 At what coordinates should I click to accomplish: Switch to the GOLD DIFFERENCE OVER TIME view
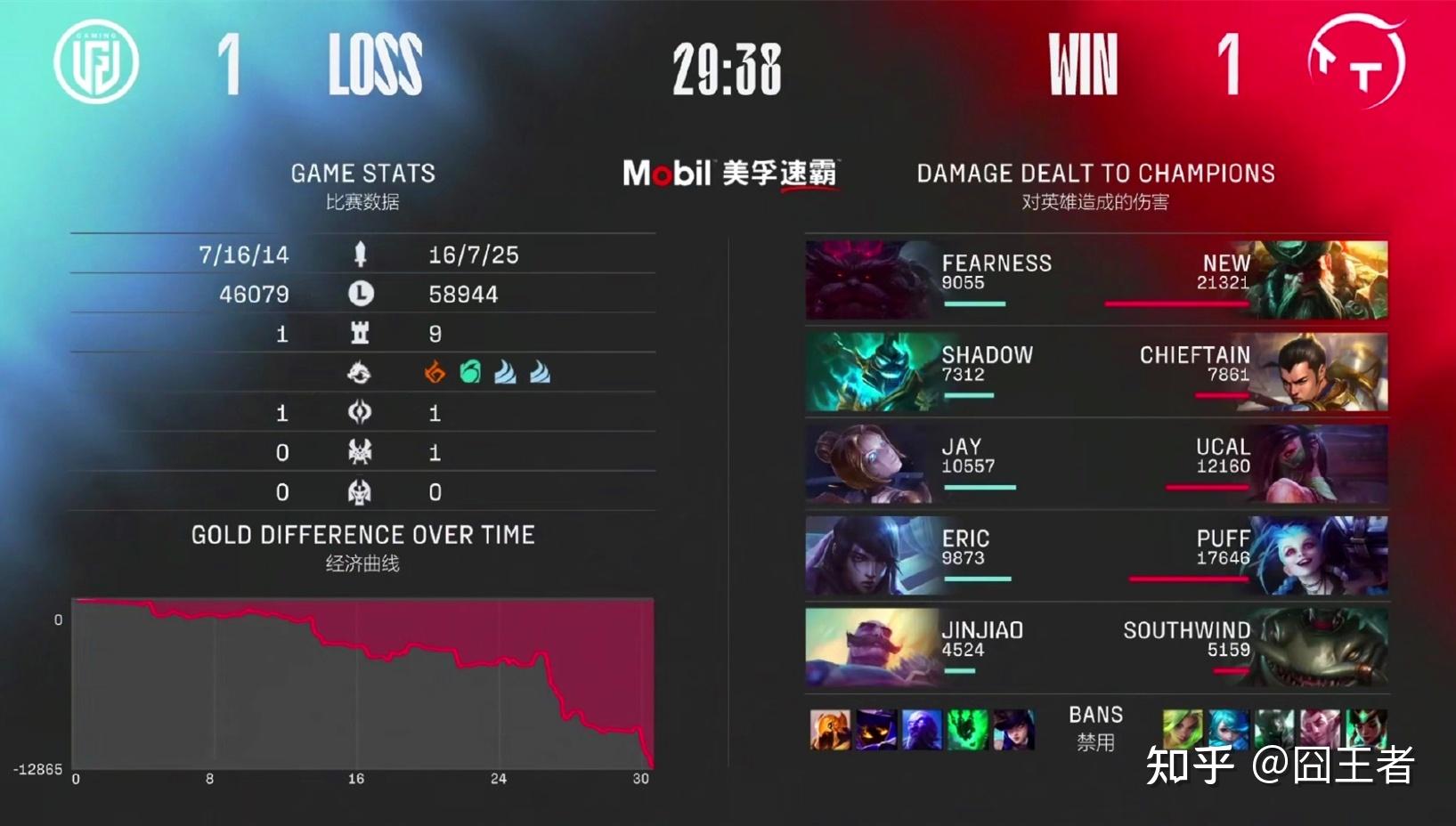pos(362,535)
